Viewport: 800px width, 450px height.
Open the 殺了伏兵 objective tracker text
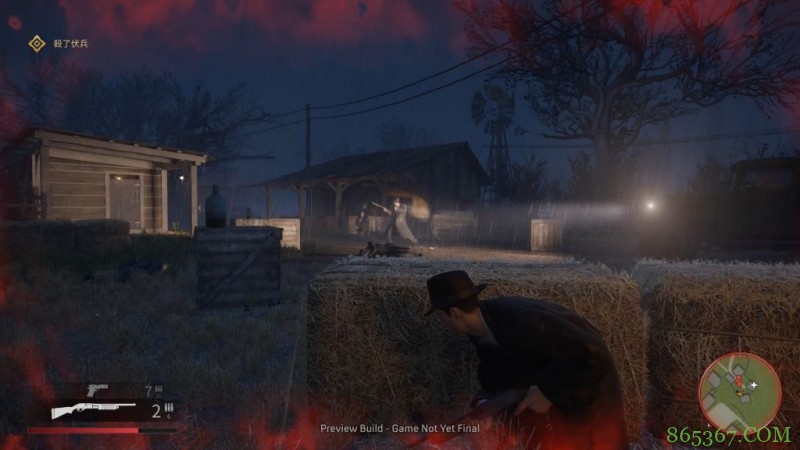(71, 43)
